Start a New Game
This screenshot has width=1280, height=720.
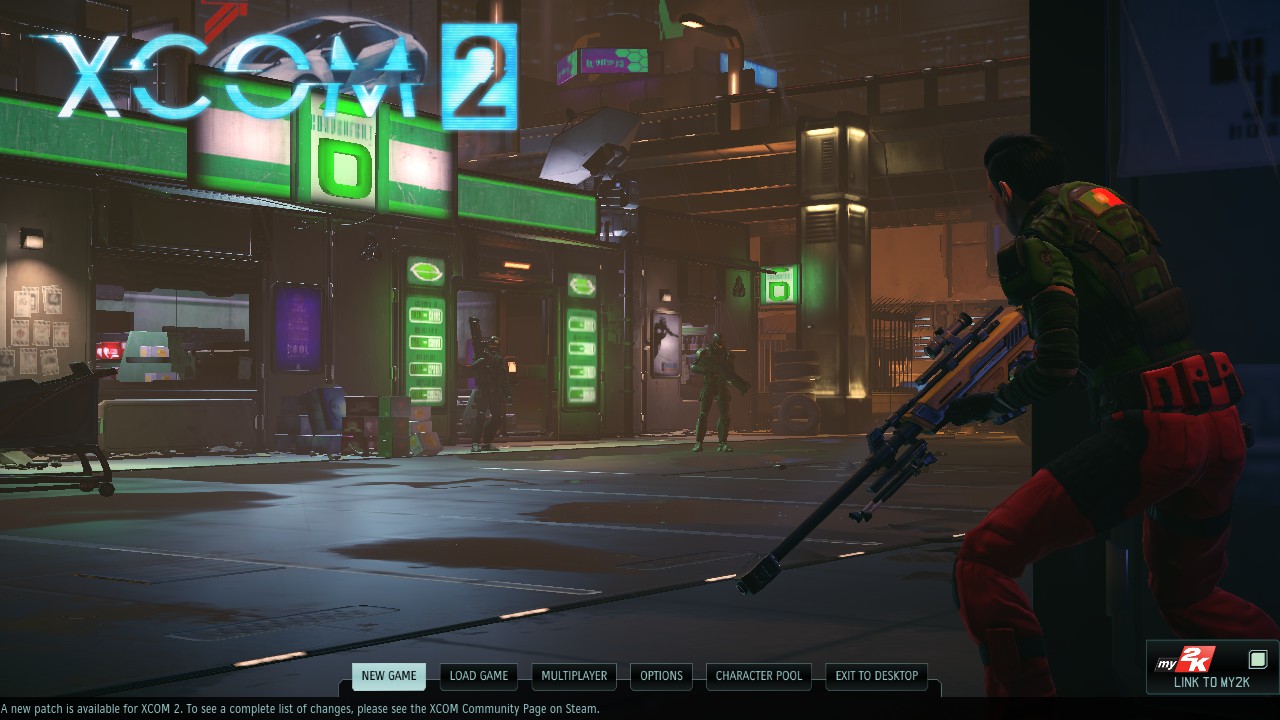388,676
